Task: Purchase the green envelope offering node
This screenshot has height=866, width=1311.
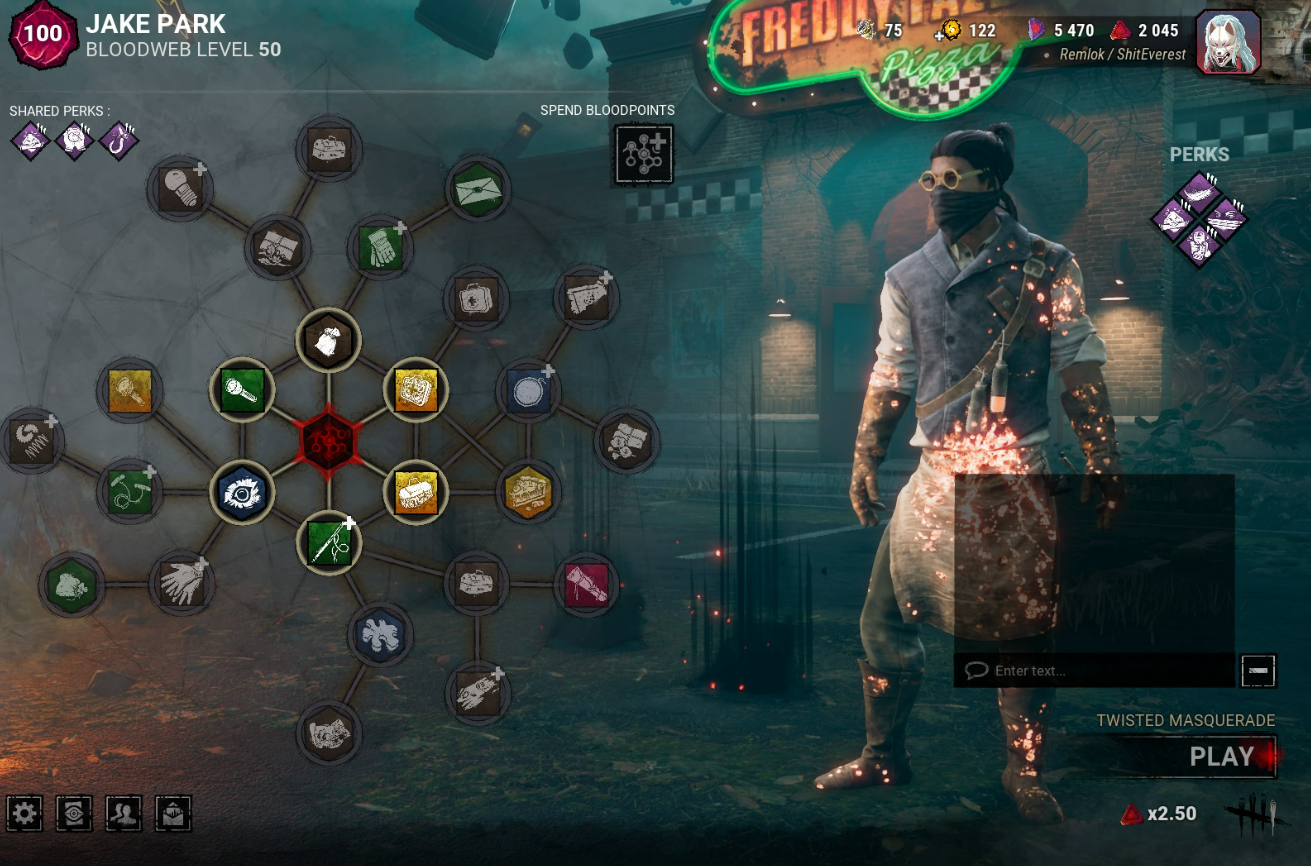Action: 478,188
